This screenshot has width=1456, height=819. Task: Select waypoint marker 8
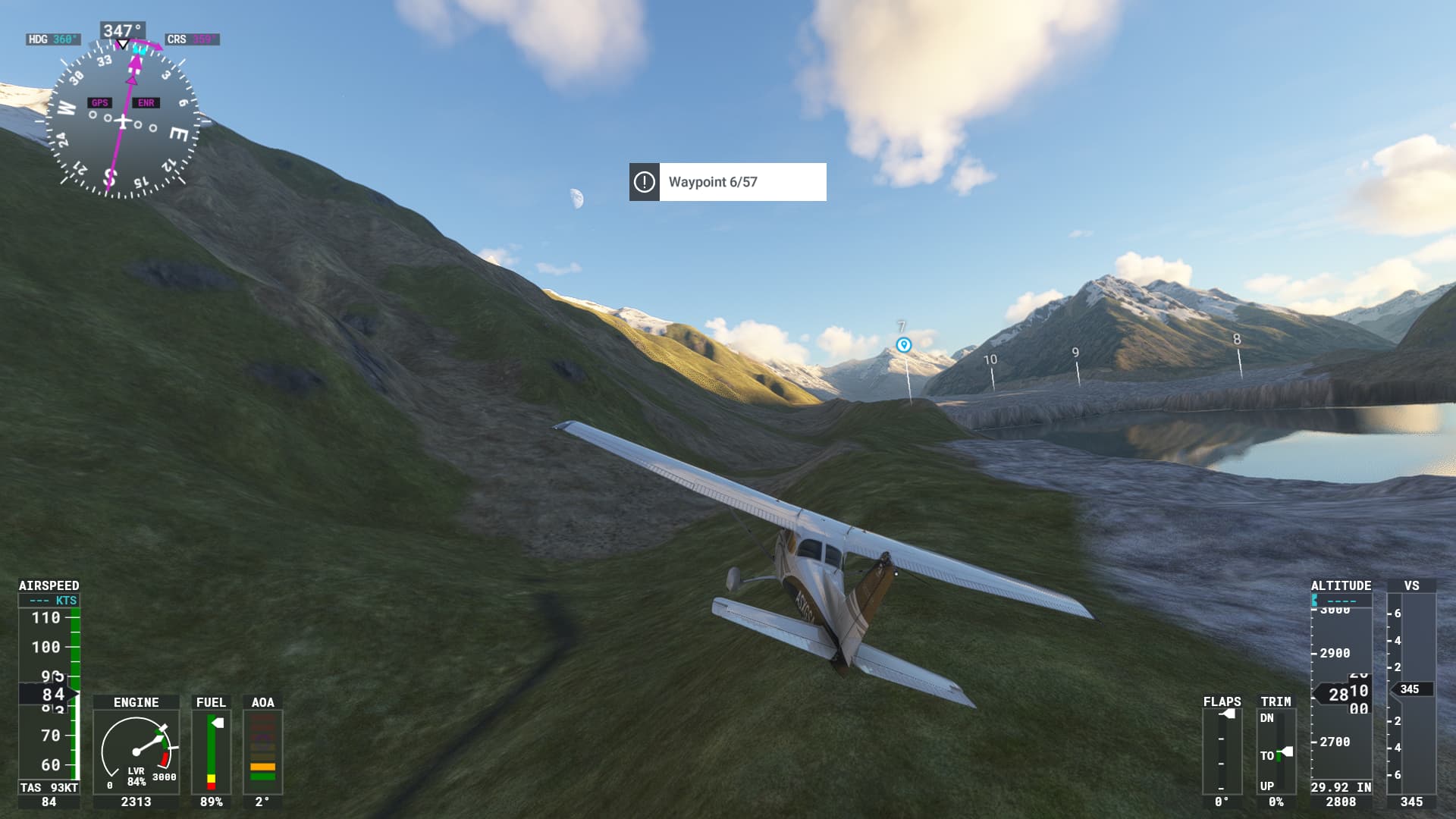pos(1237,340)
